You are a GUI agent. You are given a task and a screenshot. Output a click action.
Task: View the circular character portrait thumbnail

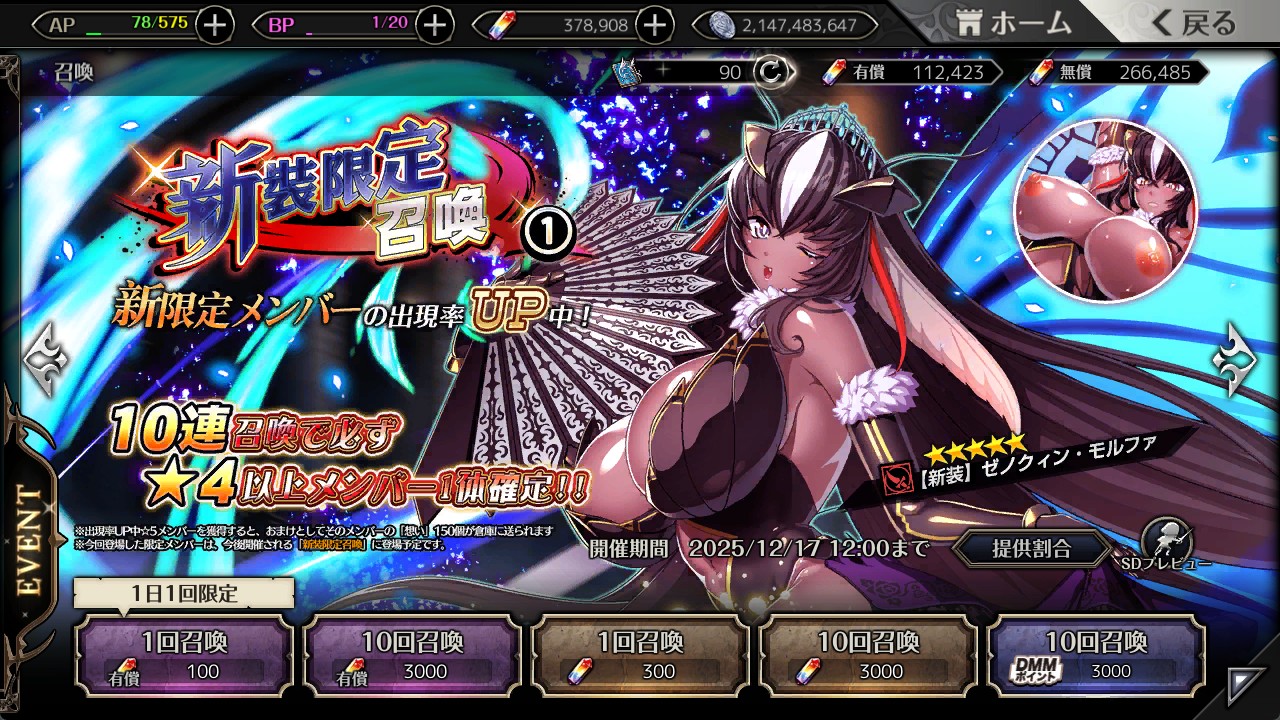(1104, 212)
